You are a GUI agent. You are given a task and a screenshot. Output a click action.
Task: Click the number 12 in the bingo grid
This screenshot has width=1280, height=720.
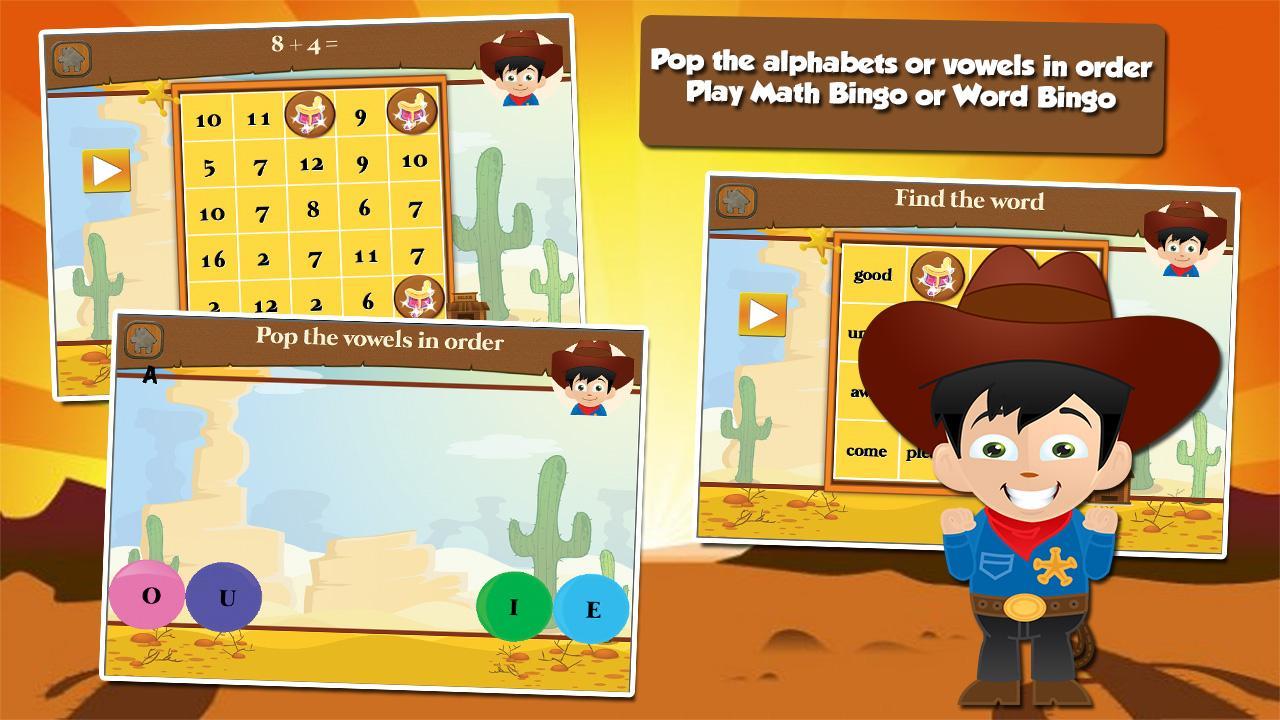point(313,163)
